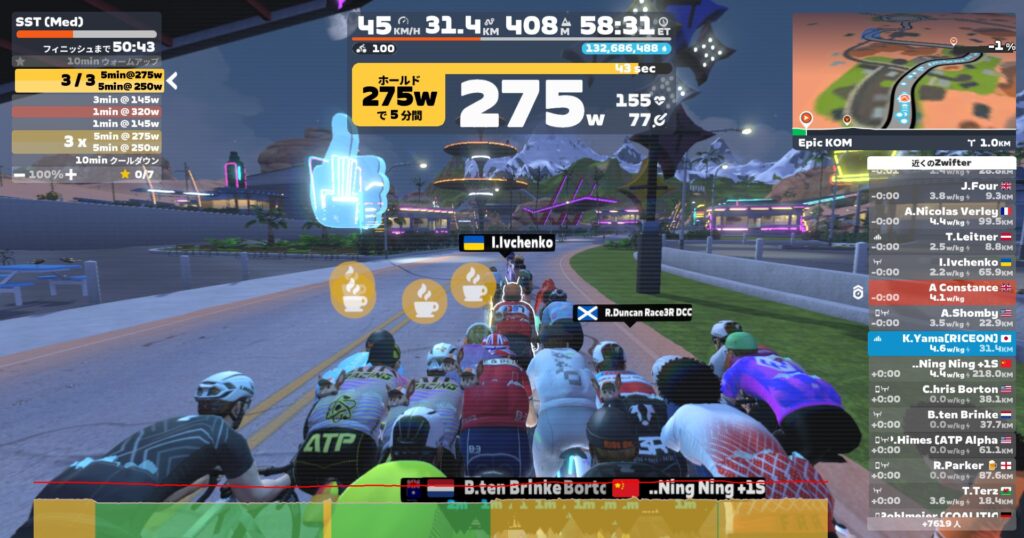Choose C.hris Borton in the riders list
This screenshot has width=1024, height=538.
click(941, 394)
